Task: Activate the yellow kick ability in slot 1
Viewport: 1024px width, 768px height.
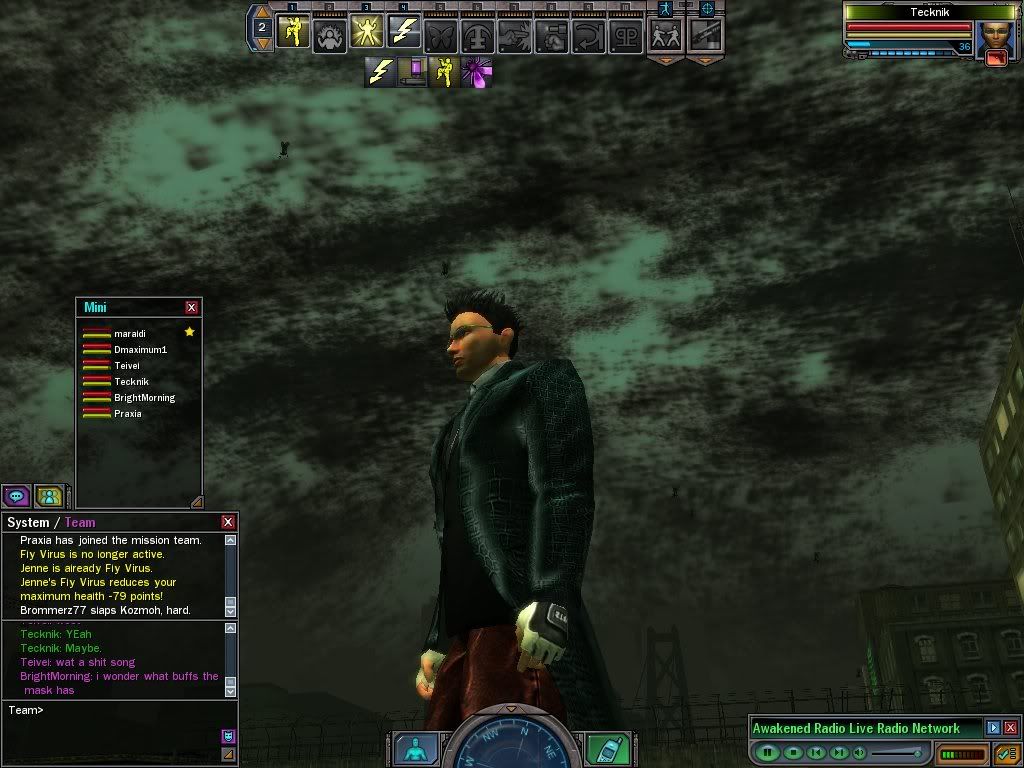Action: pos(293,34)
